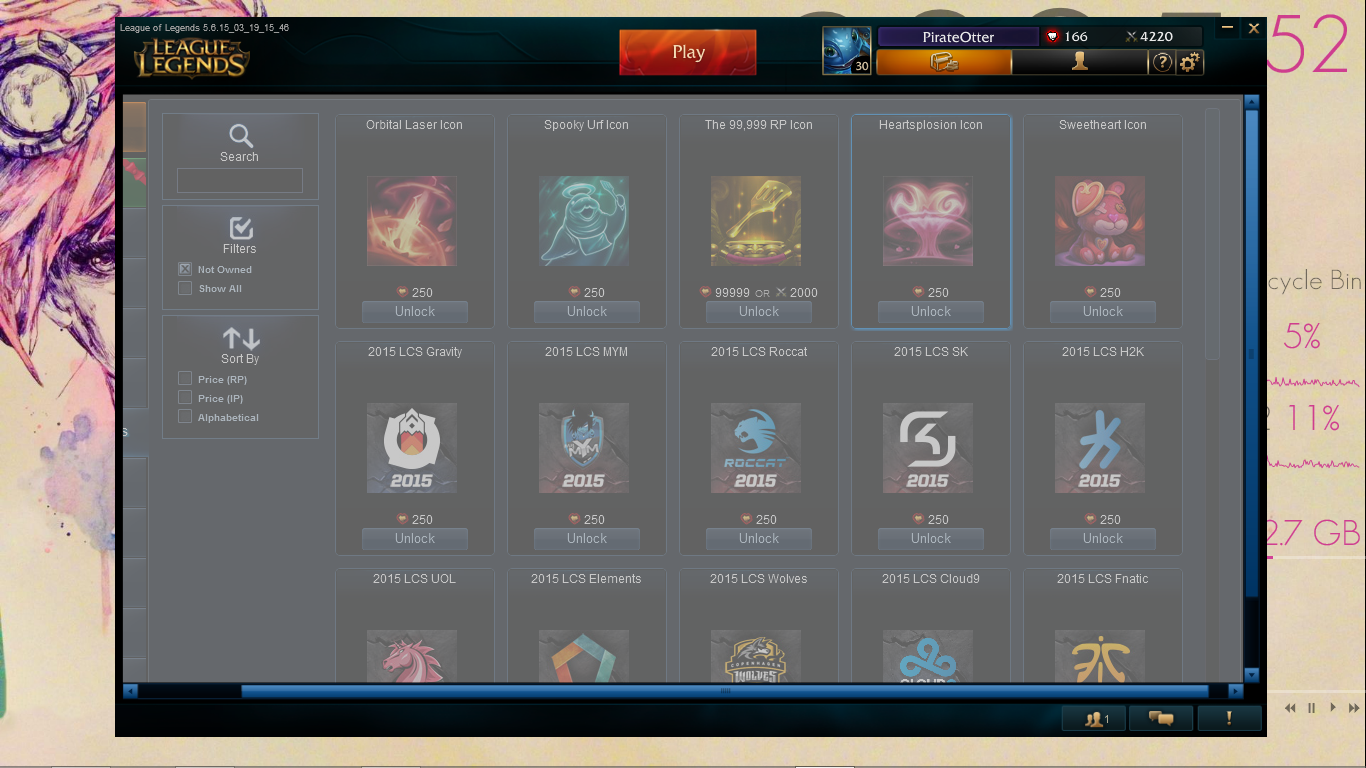This screenshot has height=768, width=1366.
Task: Select the Orbital Laser Icon thumbnail
Action: (413, 220)
